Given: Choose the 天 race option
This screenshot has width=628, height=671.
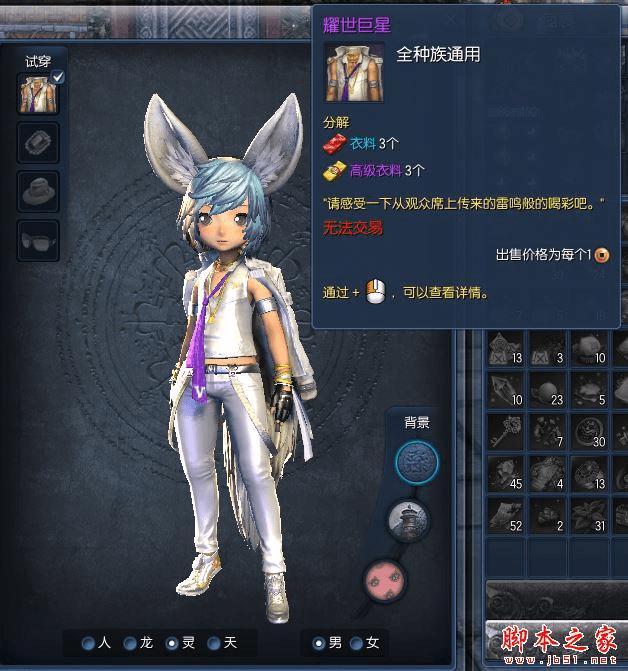Looking at the screenshot, I should pos(213,643).
